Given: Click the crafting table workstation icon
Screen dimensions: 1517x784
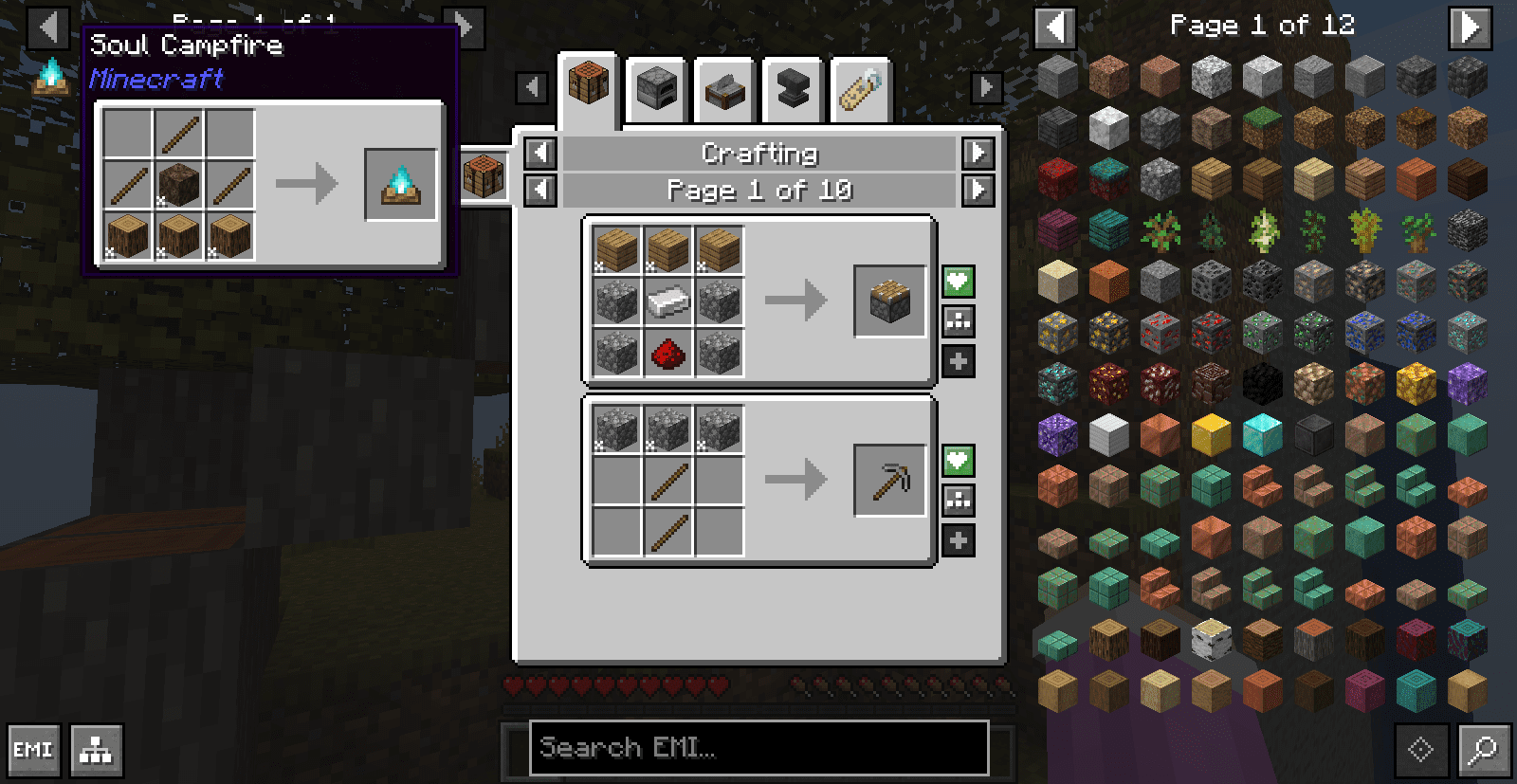Looking at the screenshot, I should [x=484, y=176].
